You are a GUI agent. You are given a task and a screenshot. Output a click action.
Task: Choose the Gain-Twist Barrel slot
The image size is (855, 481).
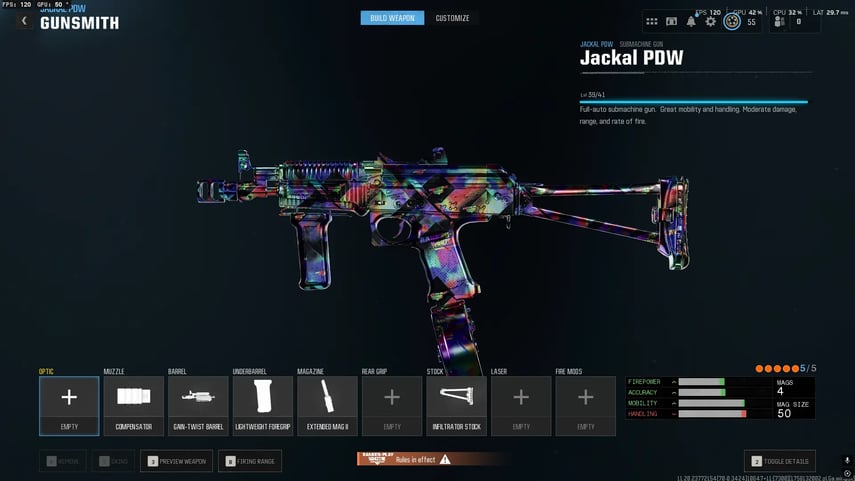[x=198, y=405]
